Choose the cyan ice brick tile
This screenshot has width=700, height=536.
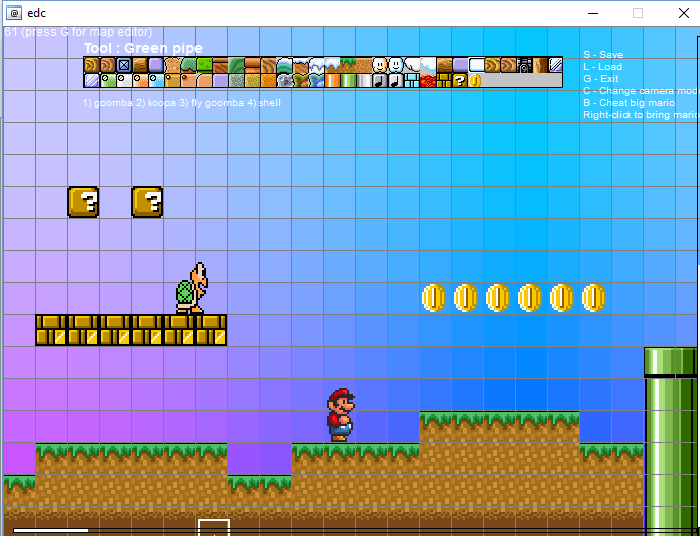412,80
